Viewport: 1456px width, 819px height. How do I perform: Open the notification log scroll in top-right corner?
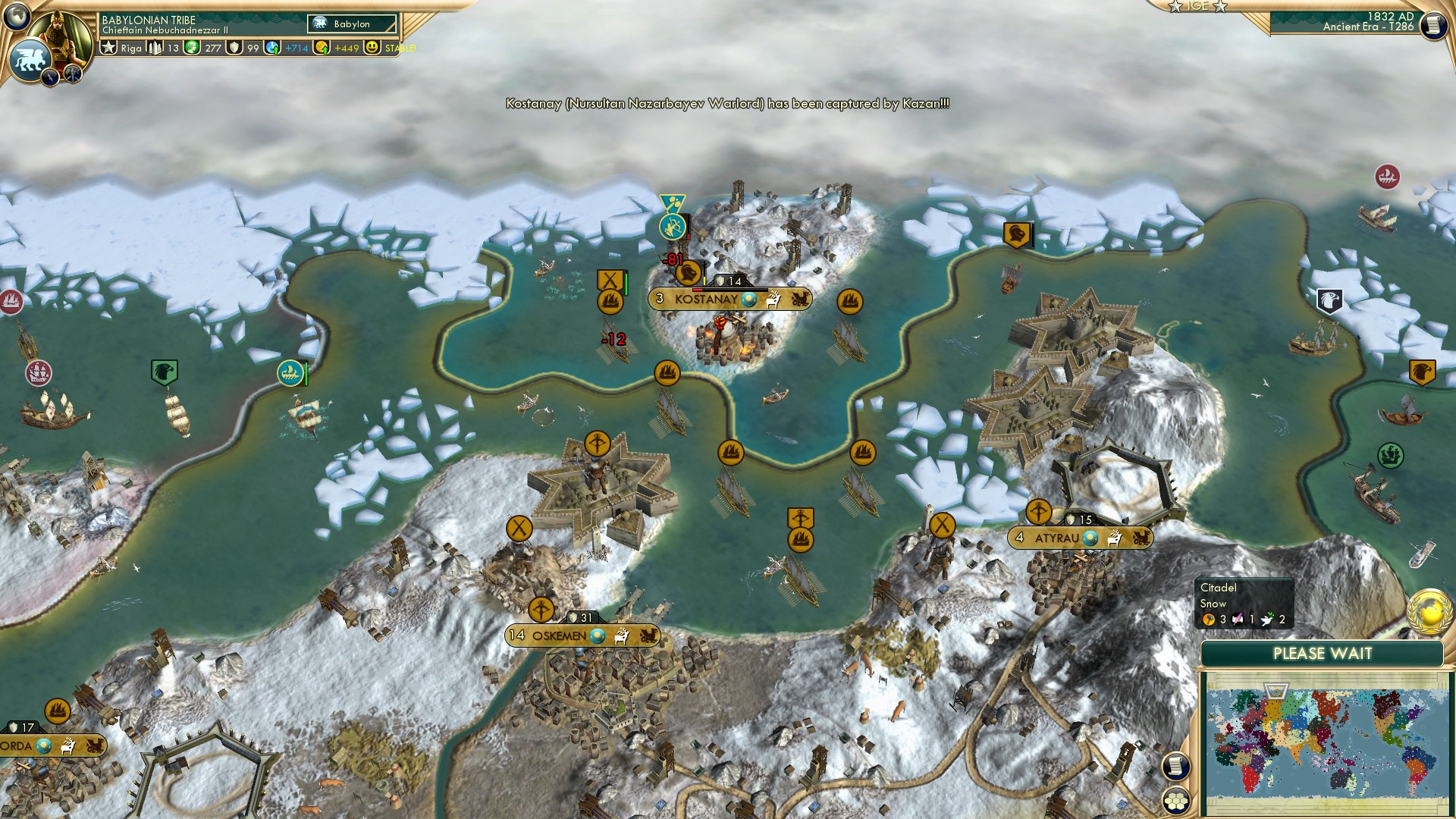tap(1432, 27)
